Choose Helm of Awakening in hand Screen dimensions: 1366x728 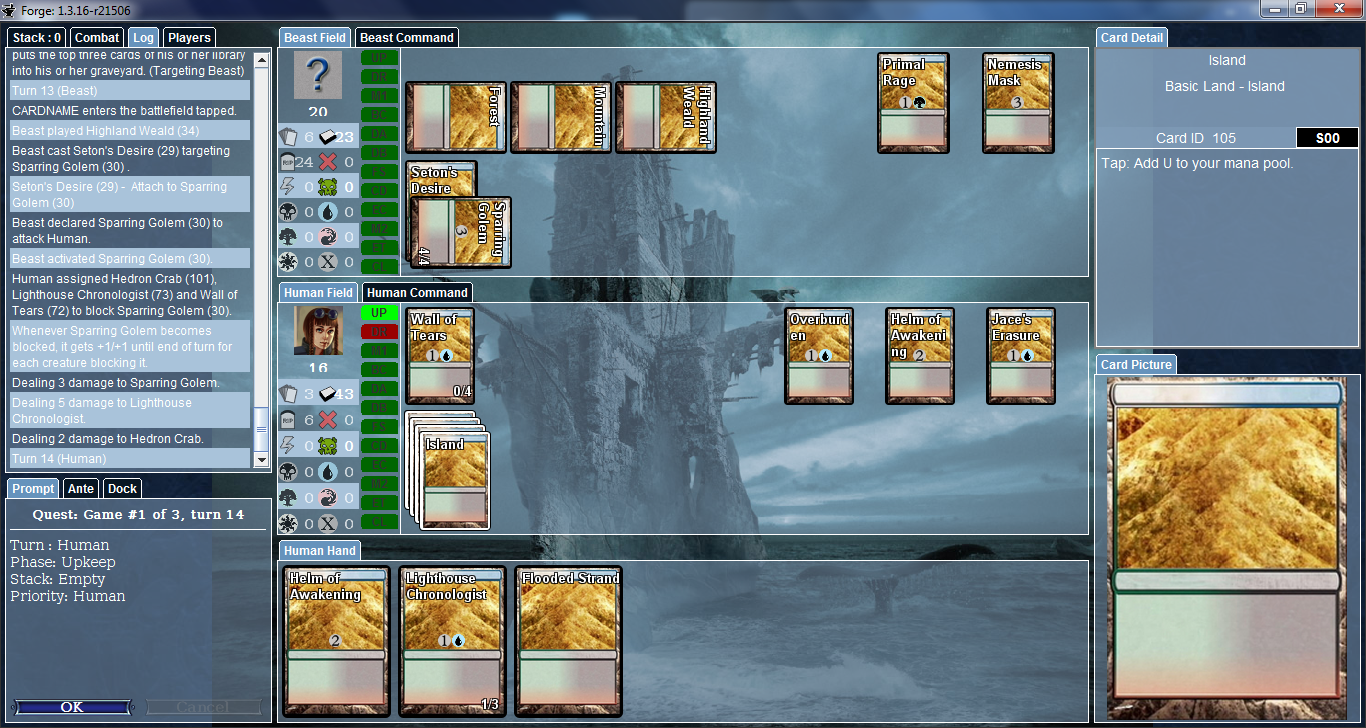(x=335, y=640)
